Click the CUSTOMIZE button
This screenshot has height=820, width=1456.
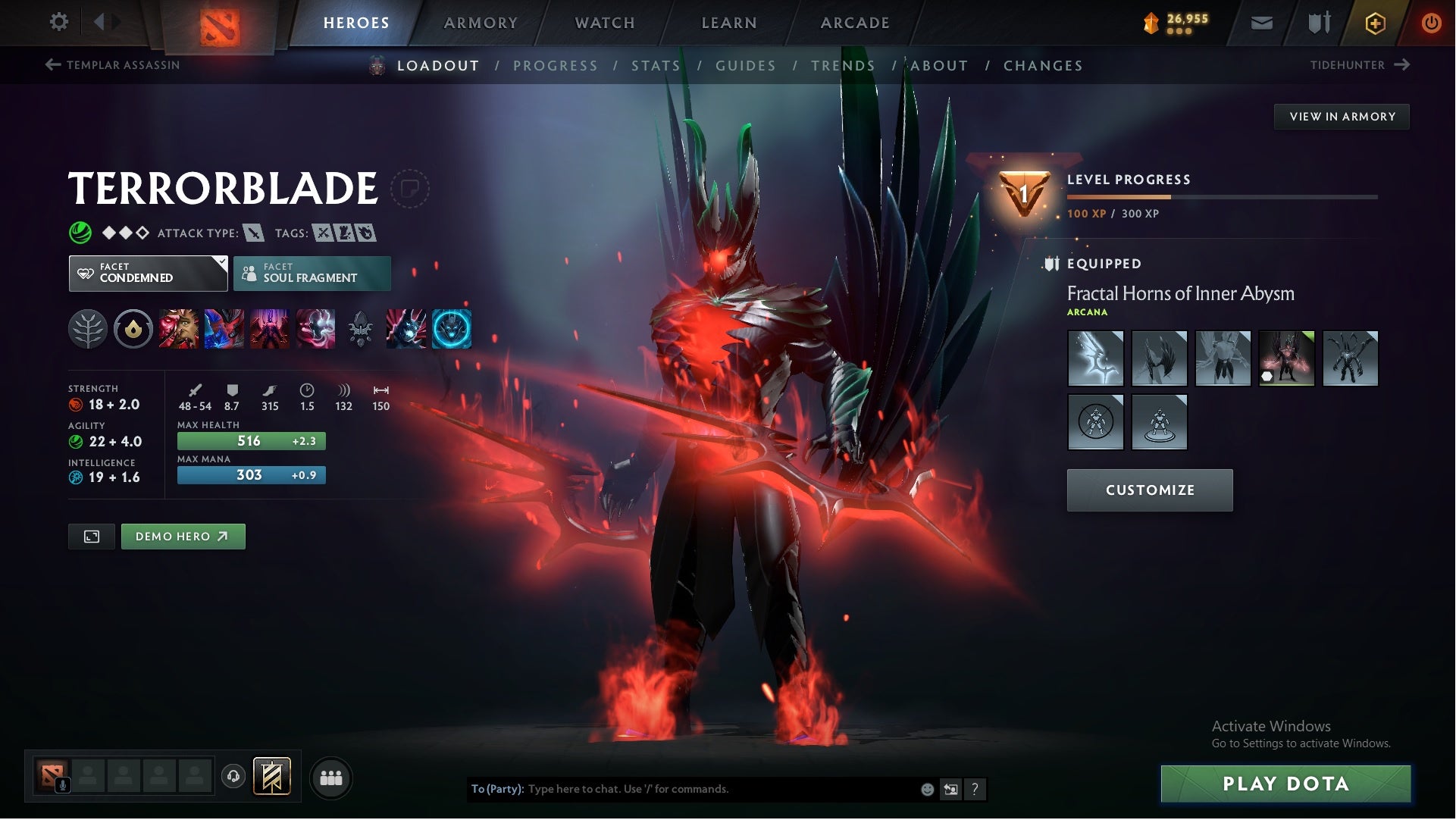click(1149, 490)
